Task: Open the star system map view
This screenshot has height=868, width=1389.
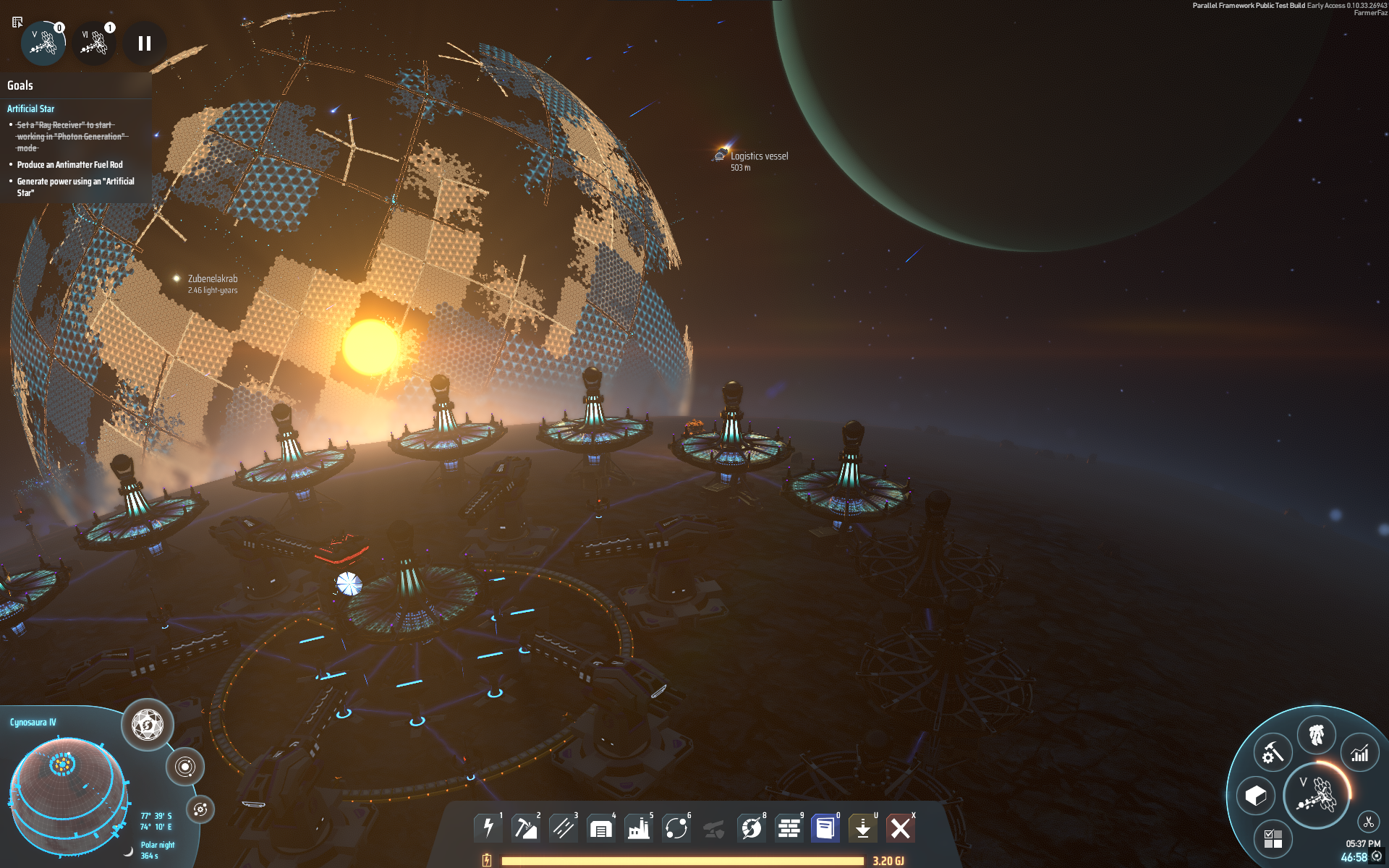Action: coord(185,767)
